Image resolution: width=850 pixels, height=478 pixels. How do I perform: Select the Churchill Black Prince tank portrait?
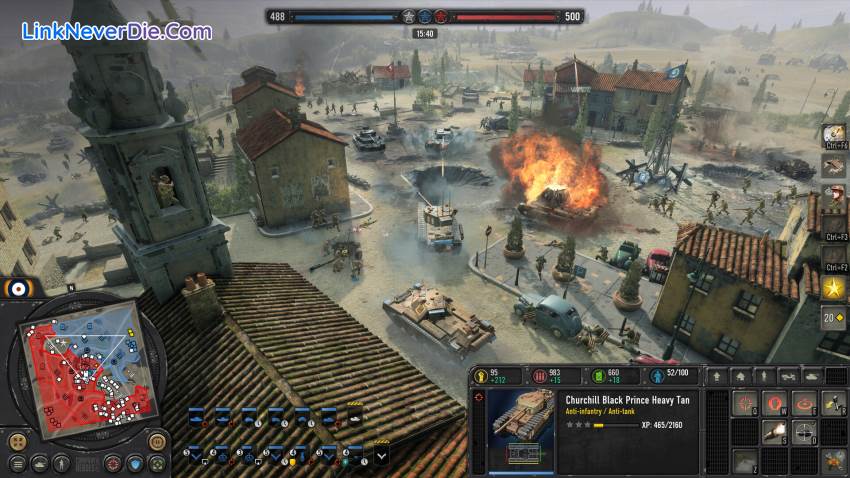[521, 427]
